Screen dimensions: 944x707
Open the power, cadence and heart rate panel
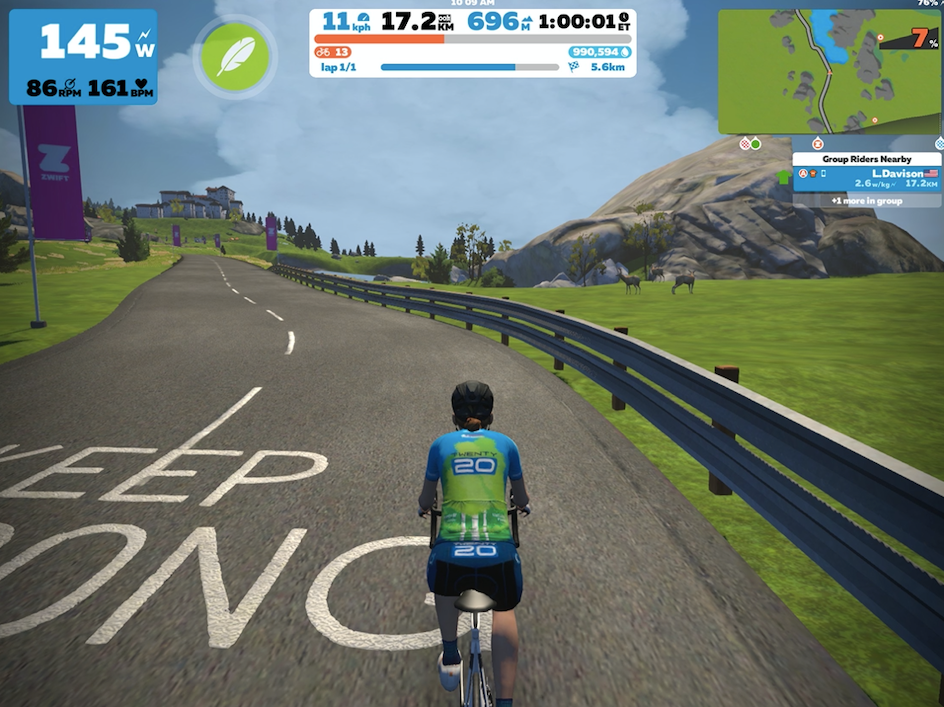[83, 57]
